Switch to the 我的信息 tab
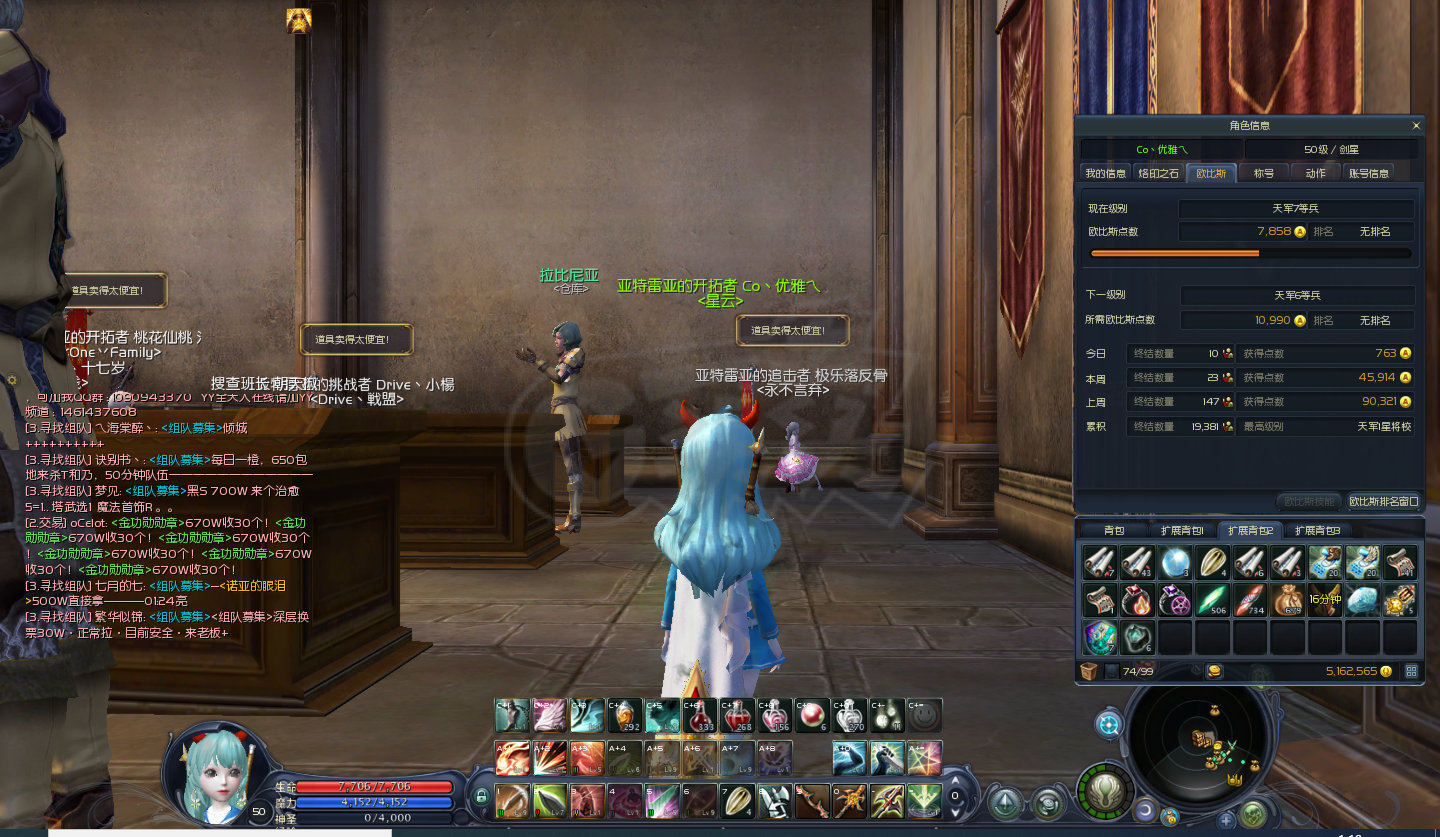This screenshot has width=1440, height=837. (1106, 173)
